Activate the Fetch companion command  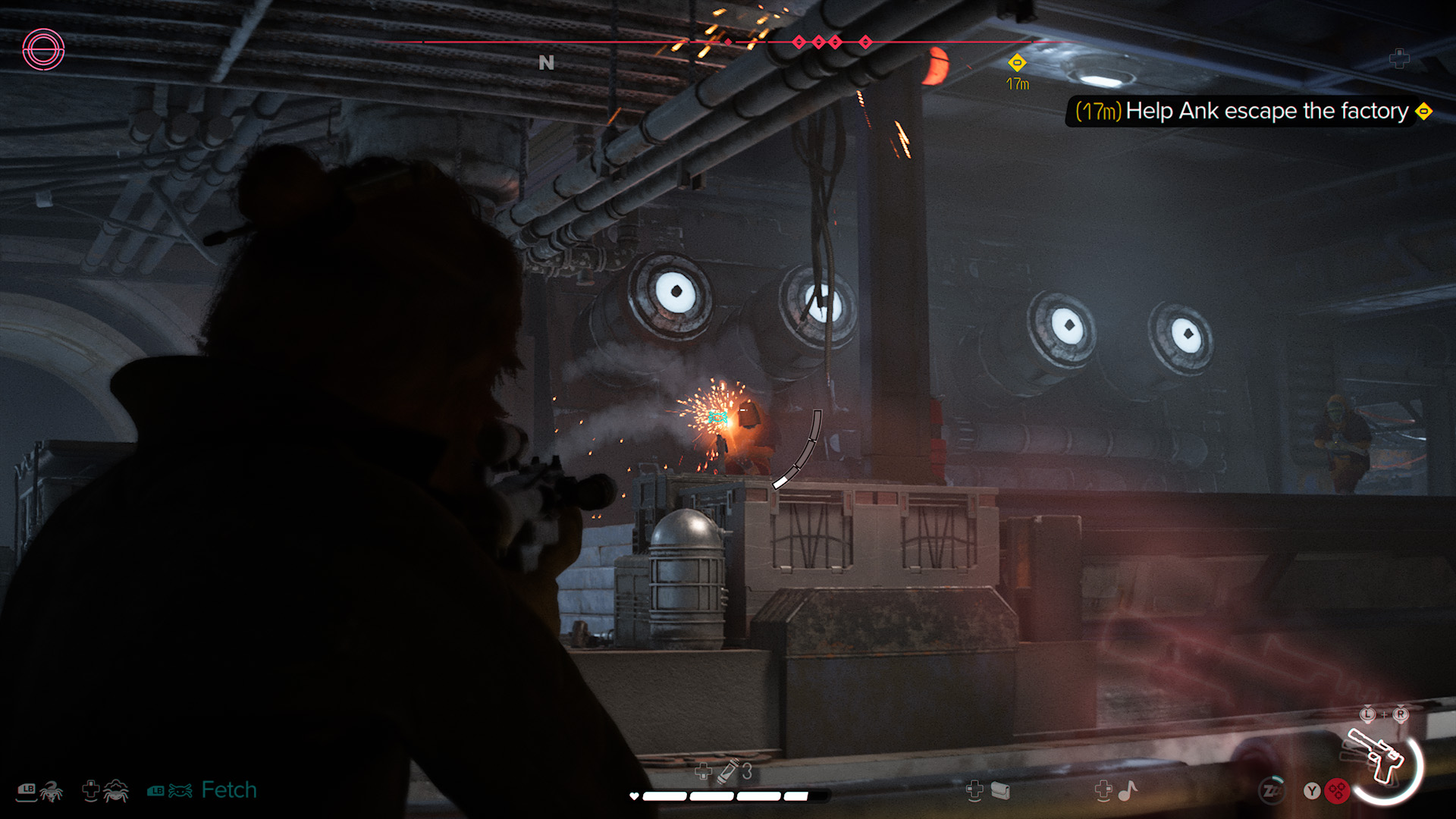tap(228, 790)
